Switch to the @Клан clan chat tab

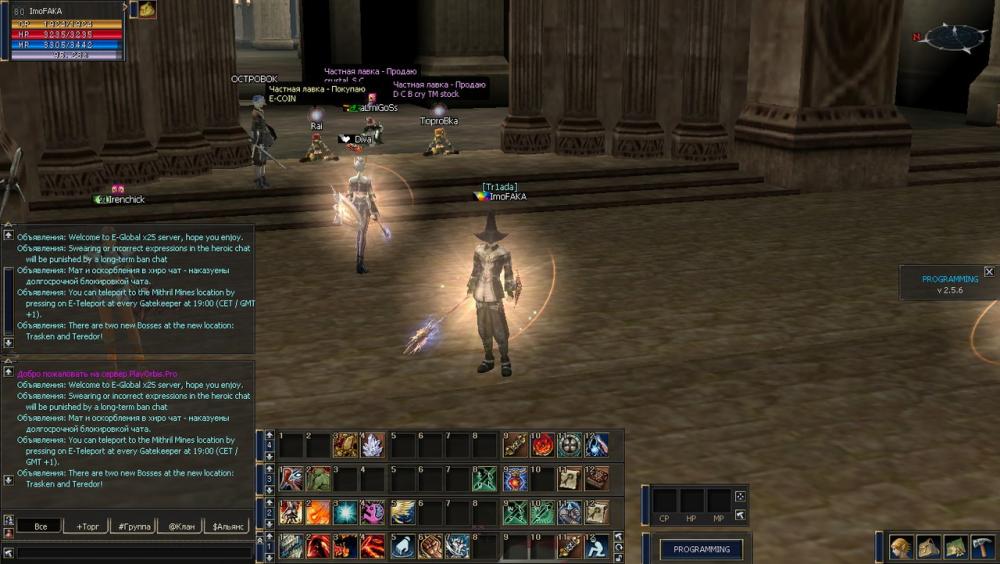coord(181,525)
